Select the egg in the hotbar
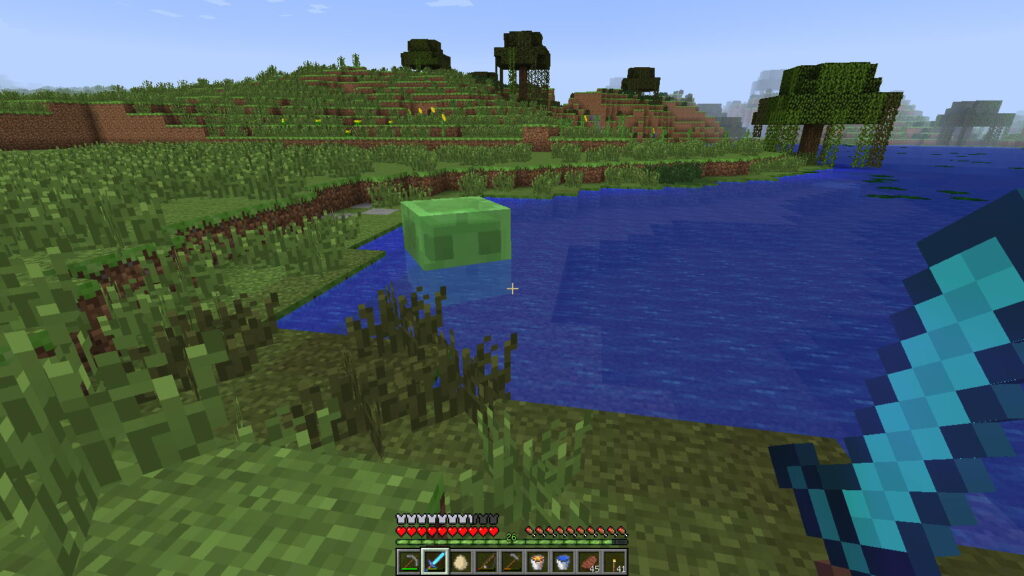 click(x=460, y=562)
